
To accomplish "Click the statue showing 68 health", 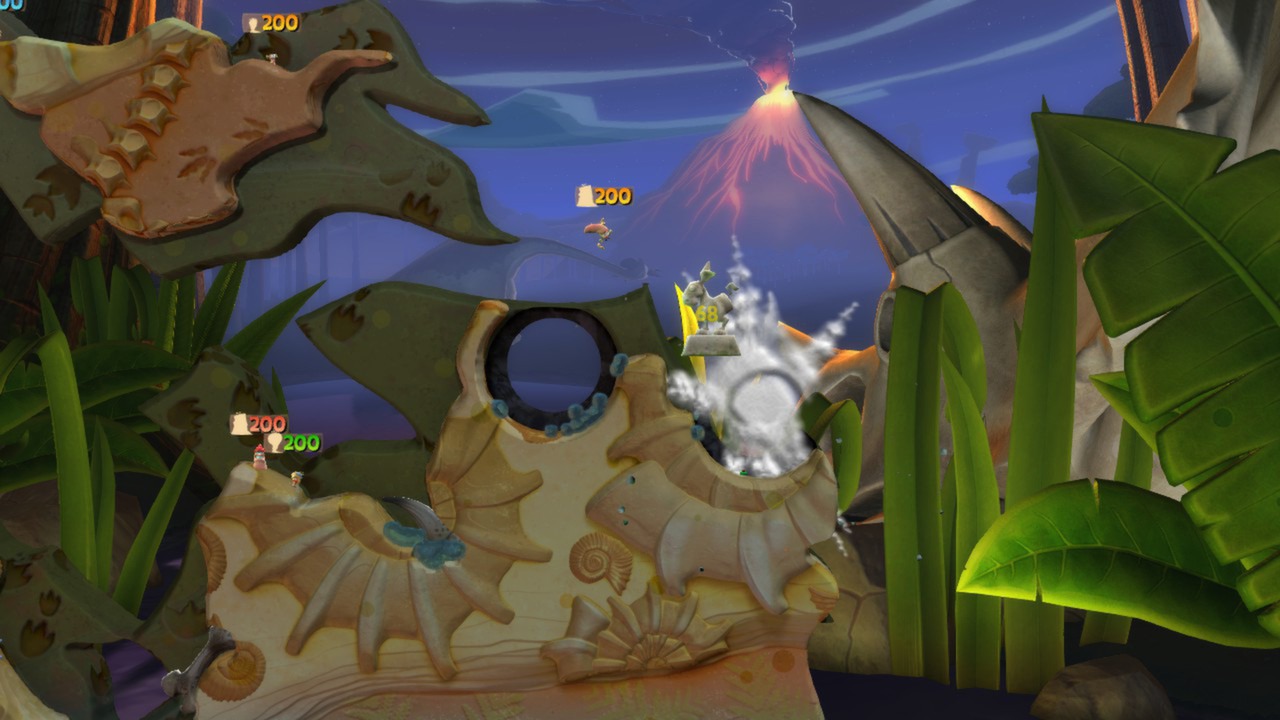I will pyautogui.click(x=710, y=300).
